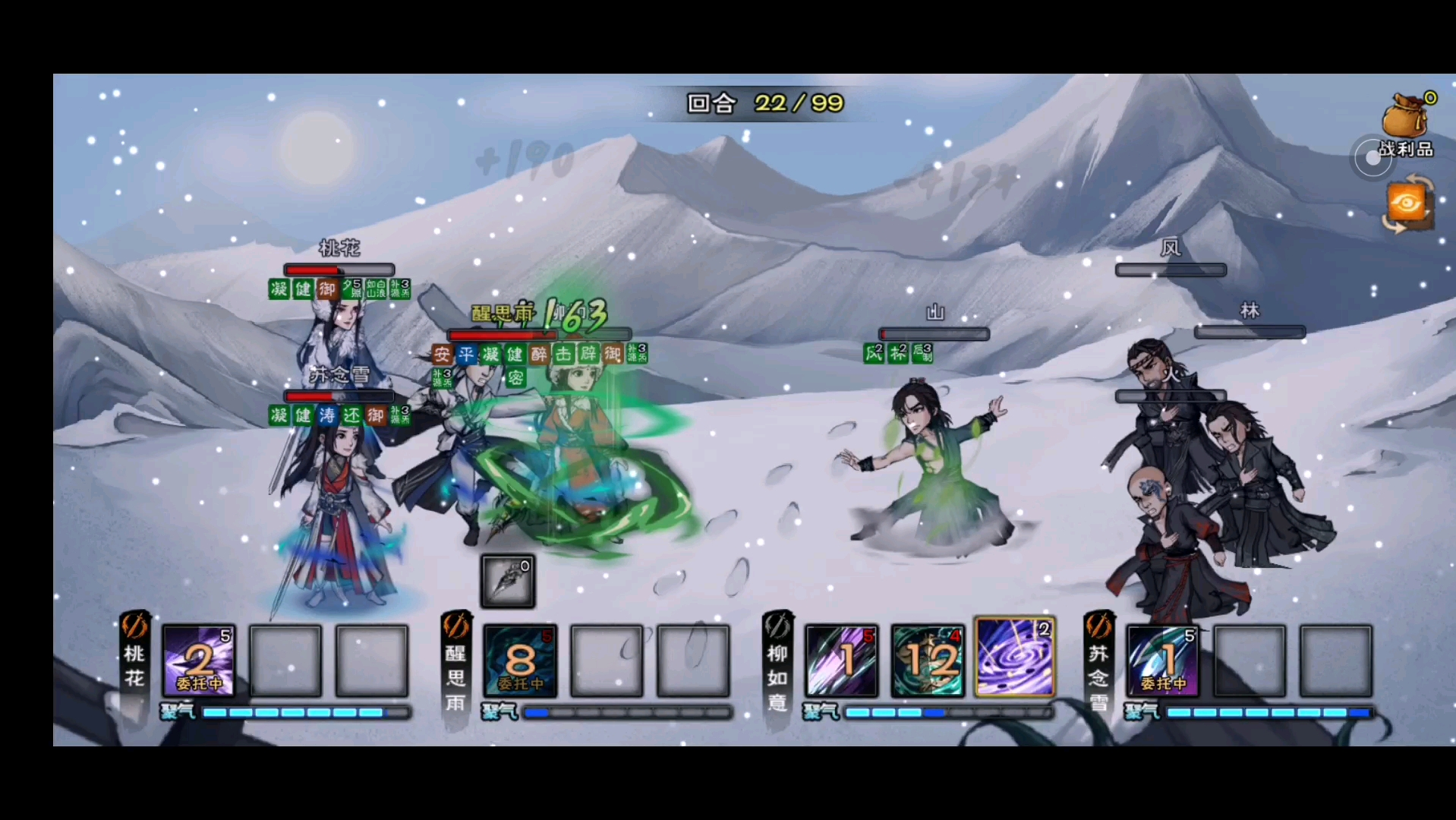Toggle 芥念雪's auto-battle sword emblem
Viewport: 1456px width, 820px height.
pos(1098,626)
